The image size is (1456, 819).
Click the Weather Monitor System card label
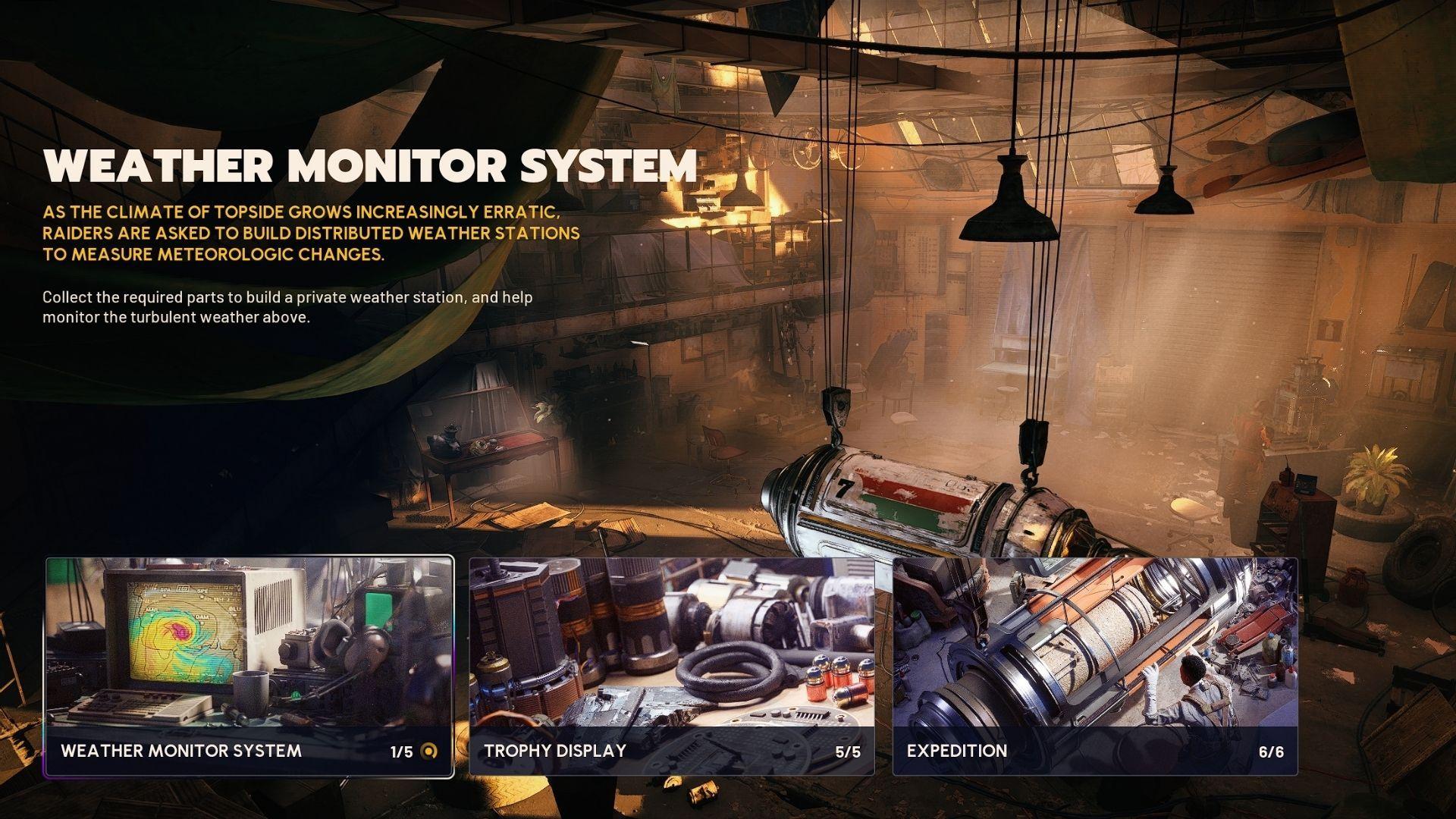point(182,752)
